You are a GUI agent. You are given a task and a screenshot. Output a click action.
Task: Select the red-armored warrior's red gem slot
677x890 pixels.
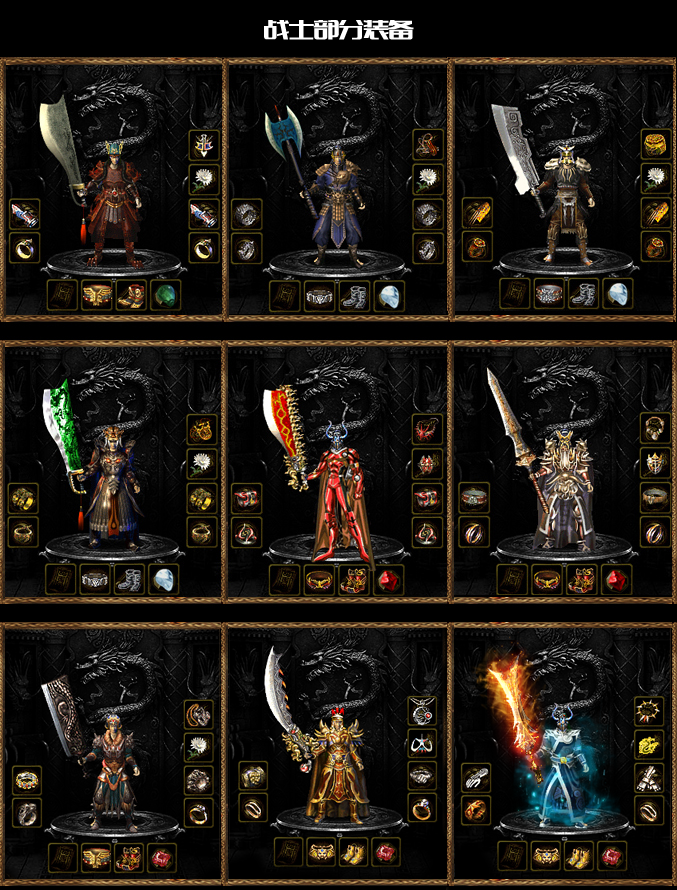click(x=388, y=580)
